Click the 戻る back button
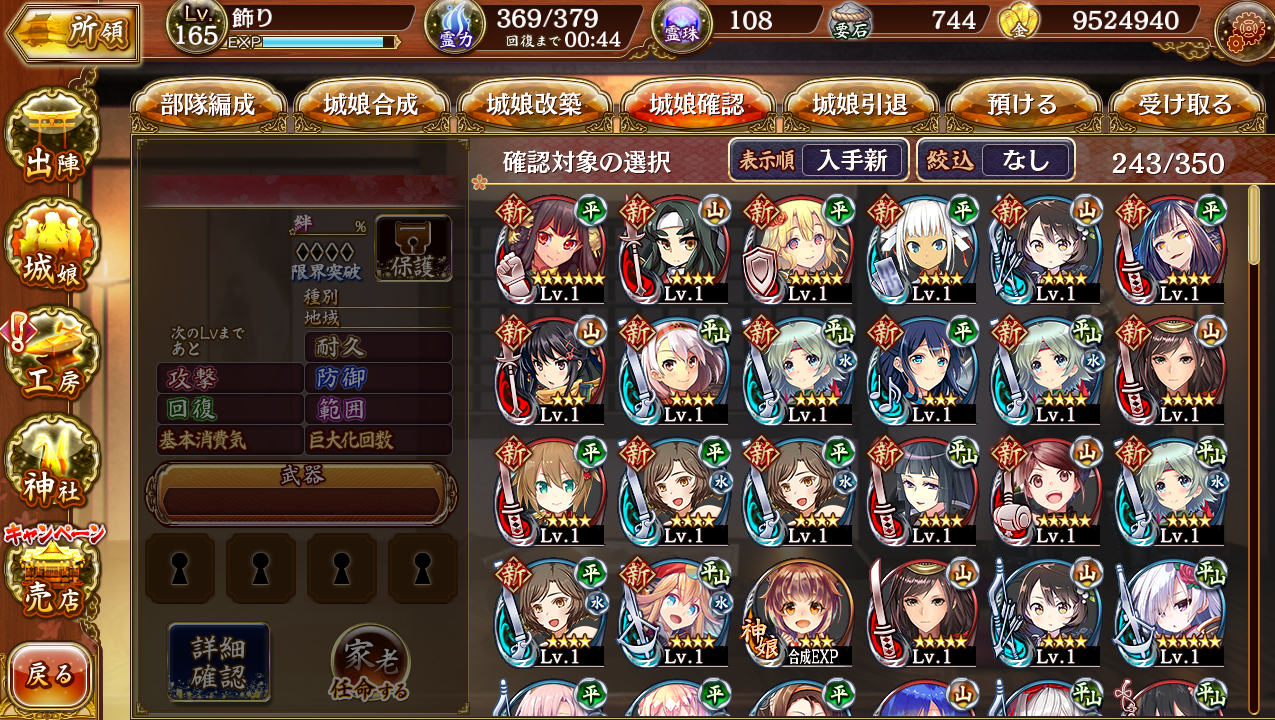Image resolution: width=1275 pixels, height=720 pixels. [50, 676]
